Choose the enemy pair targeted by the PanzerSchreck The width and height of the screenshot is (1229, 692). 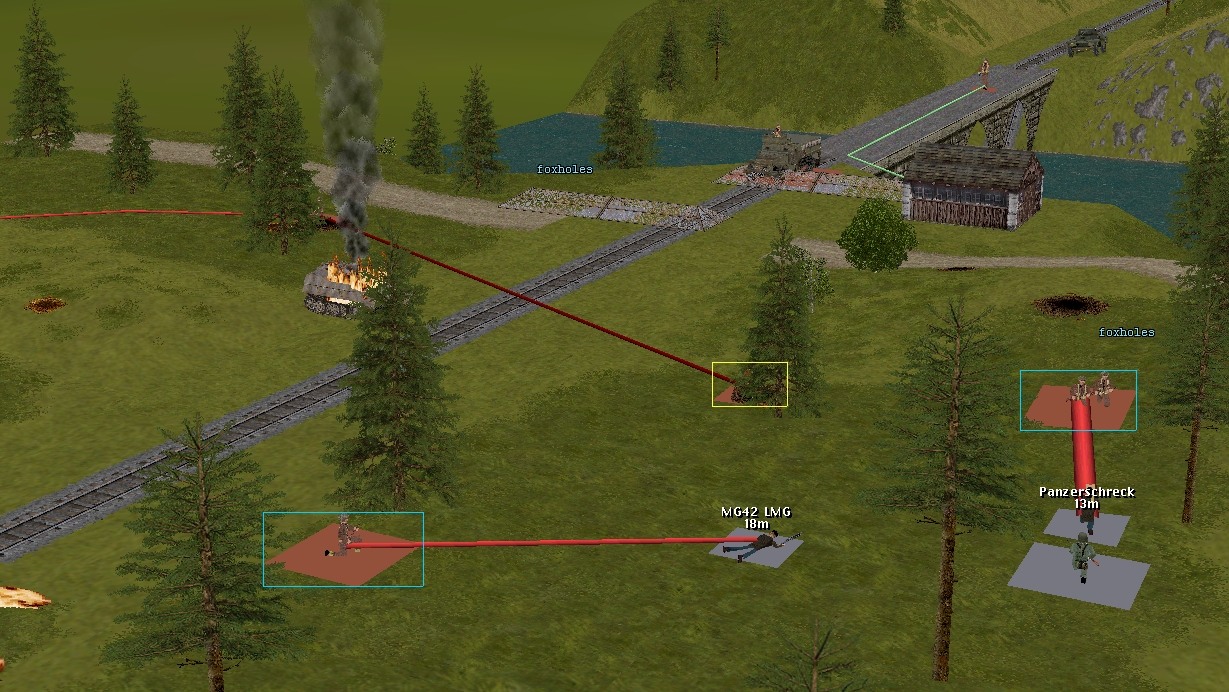(1090, 388)
